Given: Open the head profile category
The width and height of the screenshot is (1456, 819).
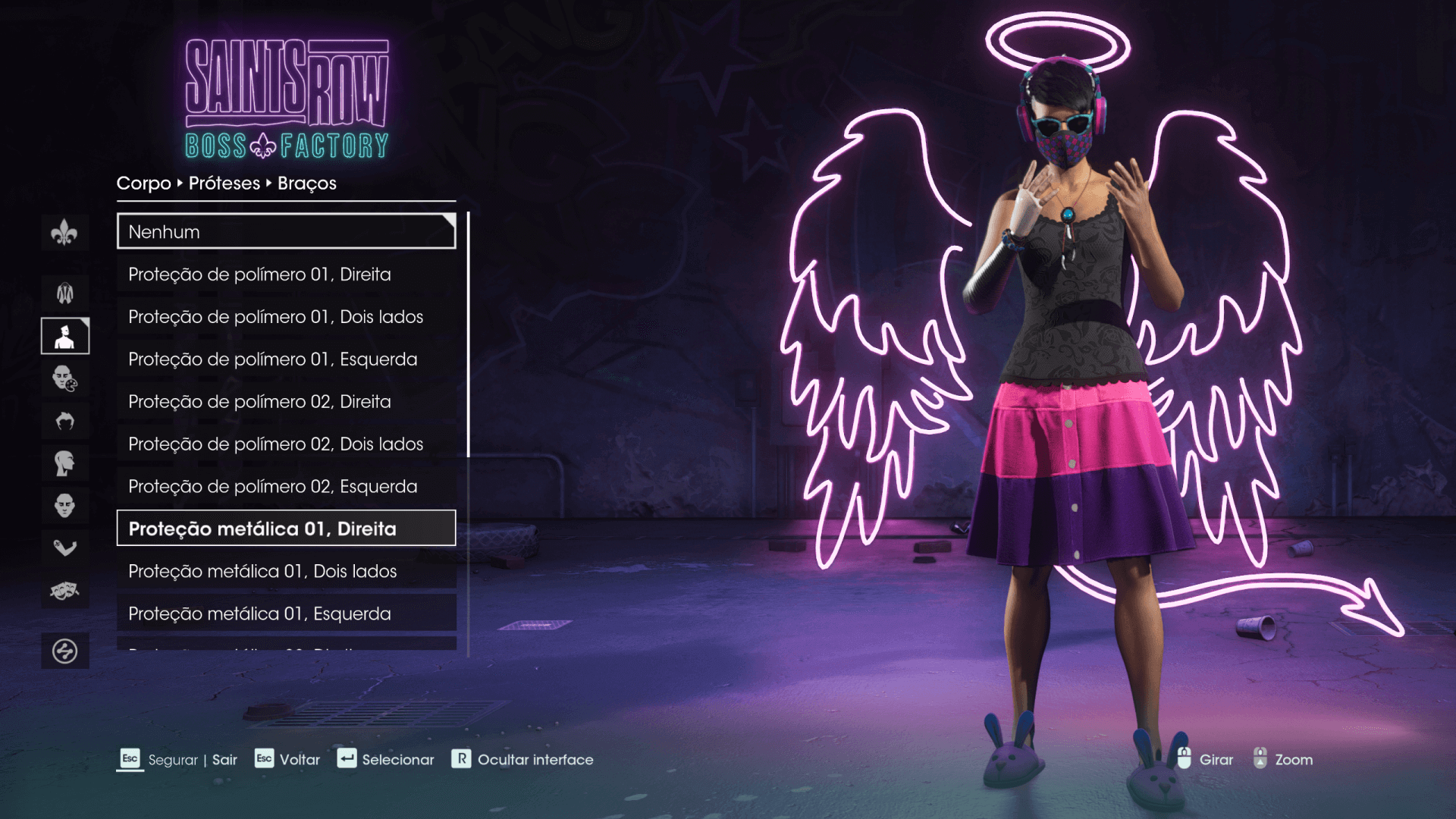Looking at the screenshot, I should [64, 463].
